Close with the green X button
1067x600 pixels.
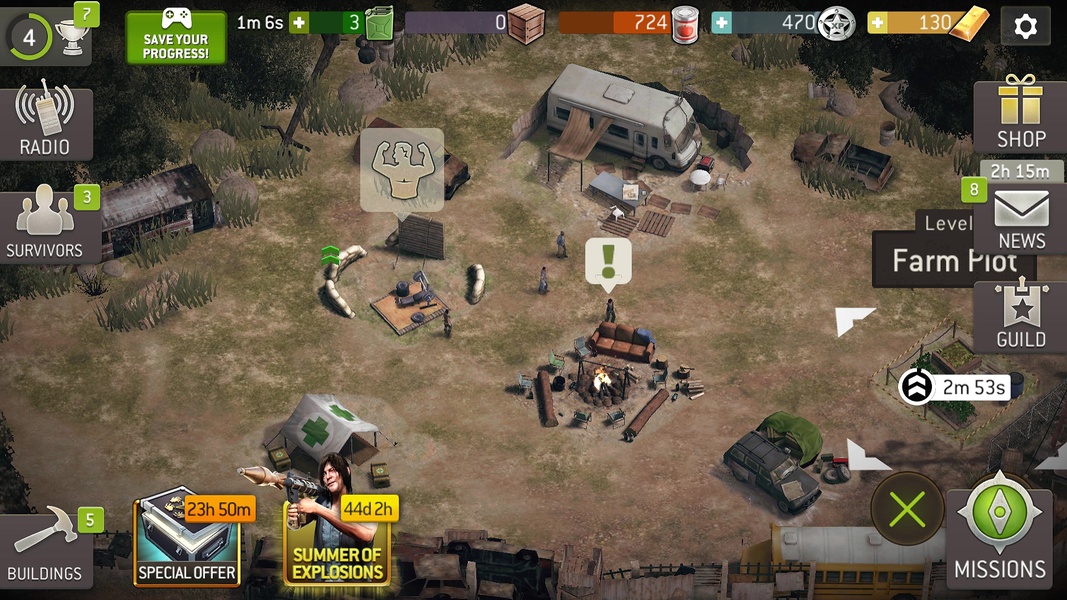pos(907,510)
